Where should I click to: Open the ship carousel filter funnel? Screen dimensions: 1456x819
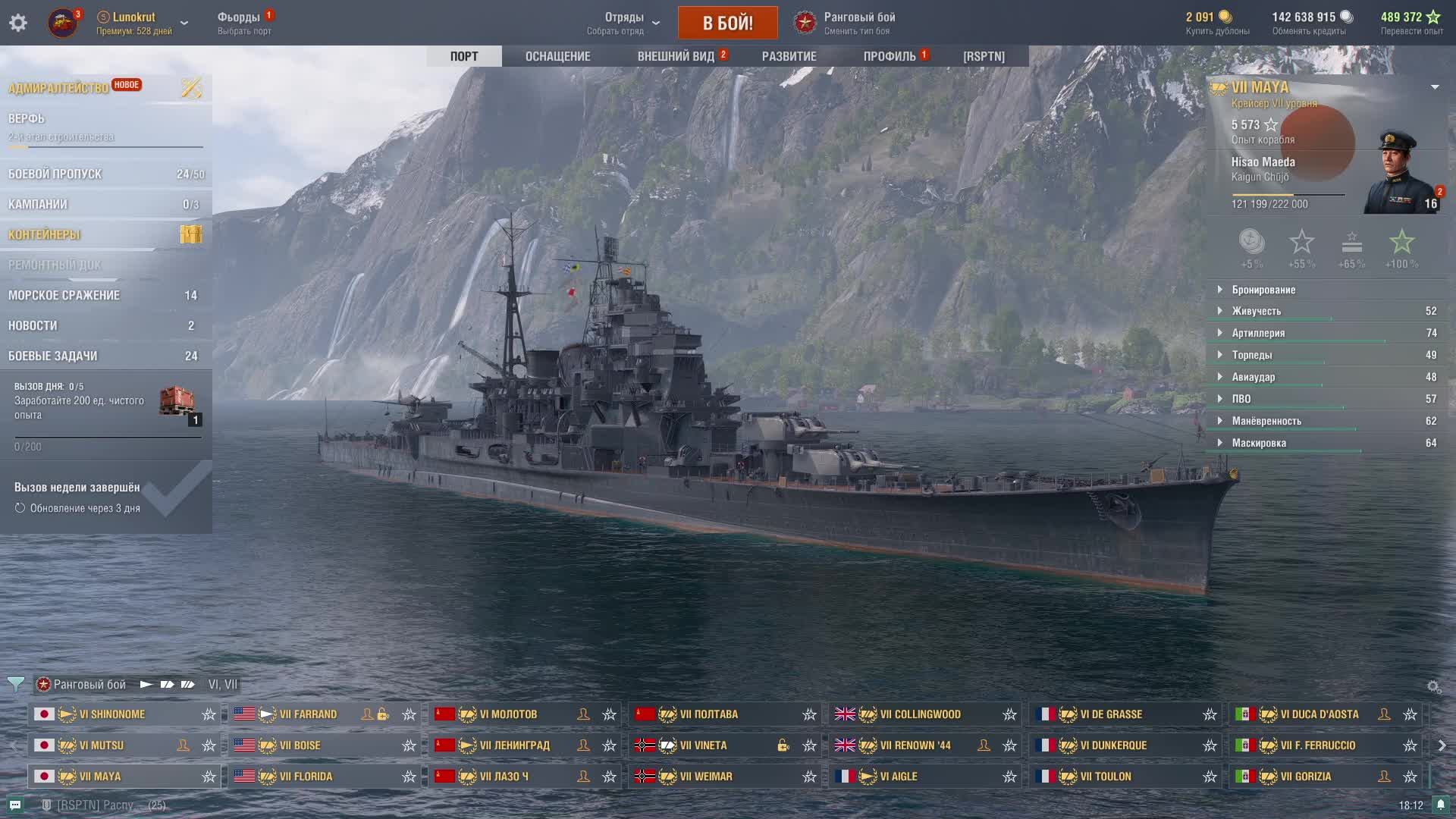pyautogui.click(x=15, y=684)
